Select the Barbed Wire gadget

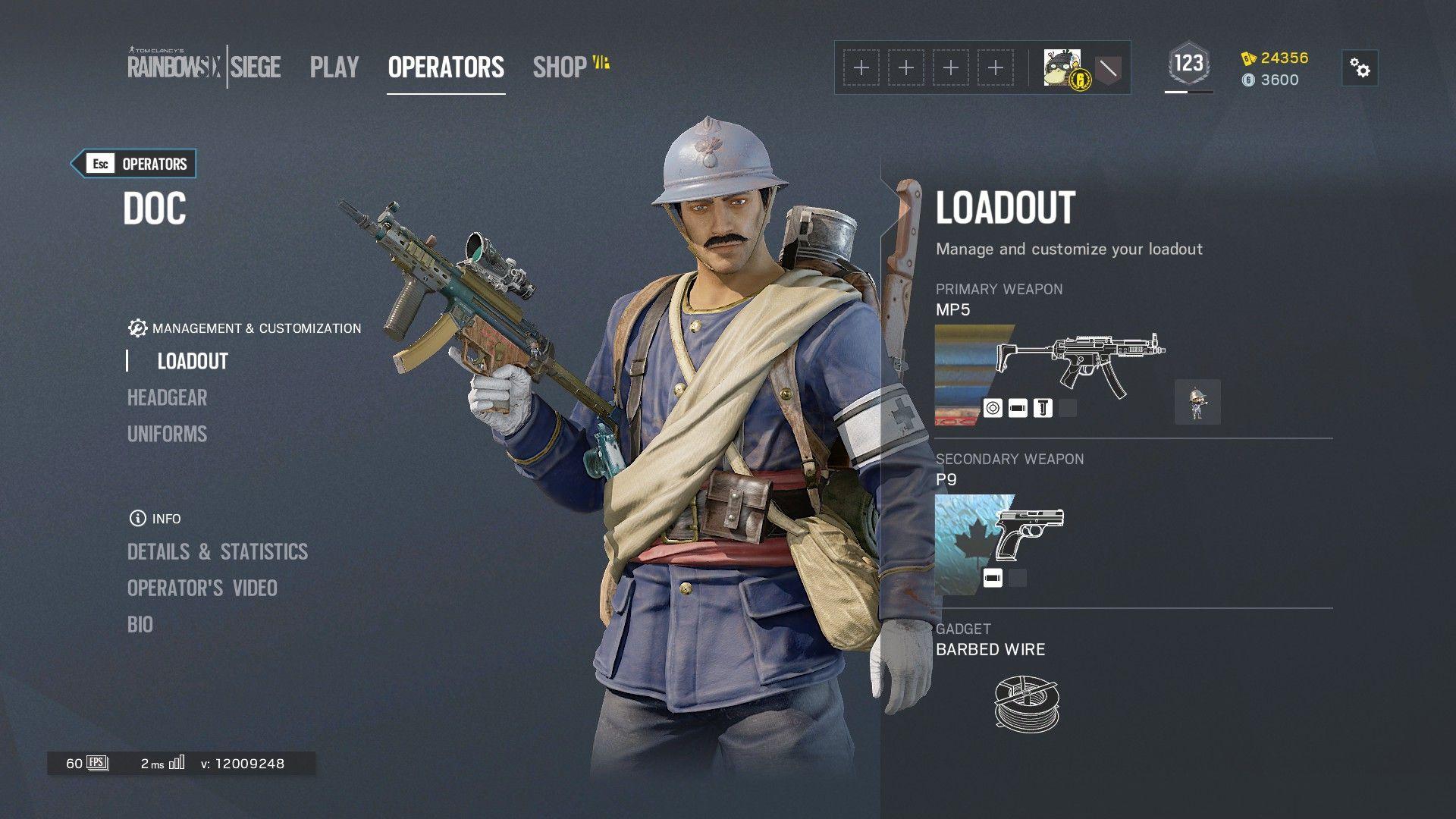1026,703
